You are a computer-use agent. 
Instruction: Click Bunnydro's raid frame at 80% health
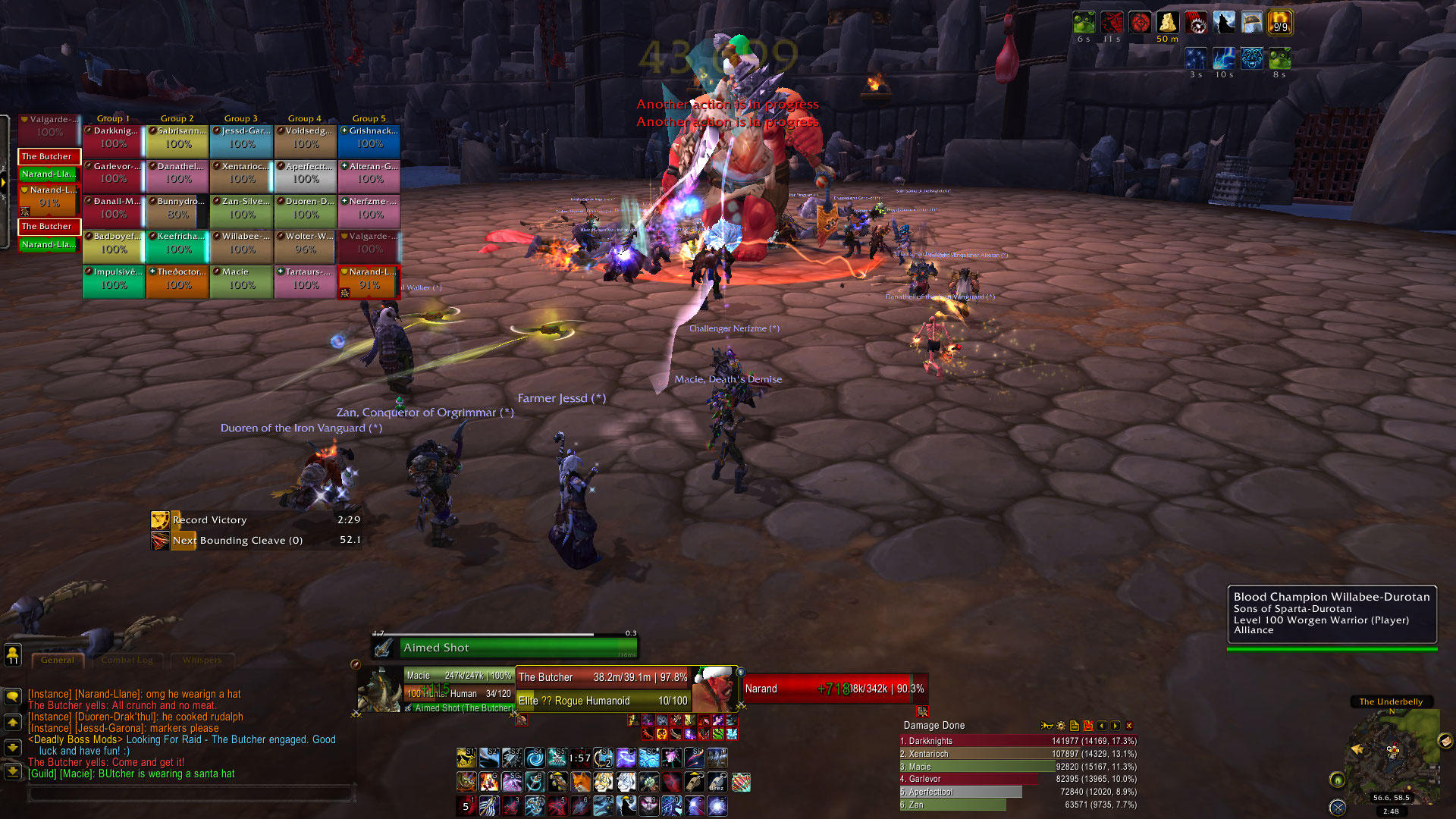177,209
